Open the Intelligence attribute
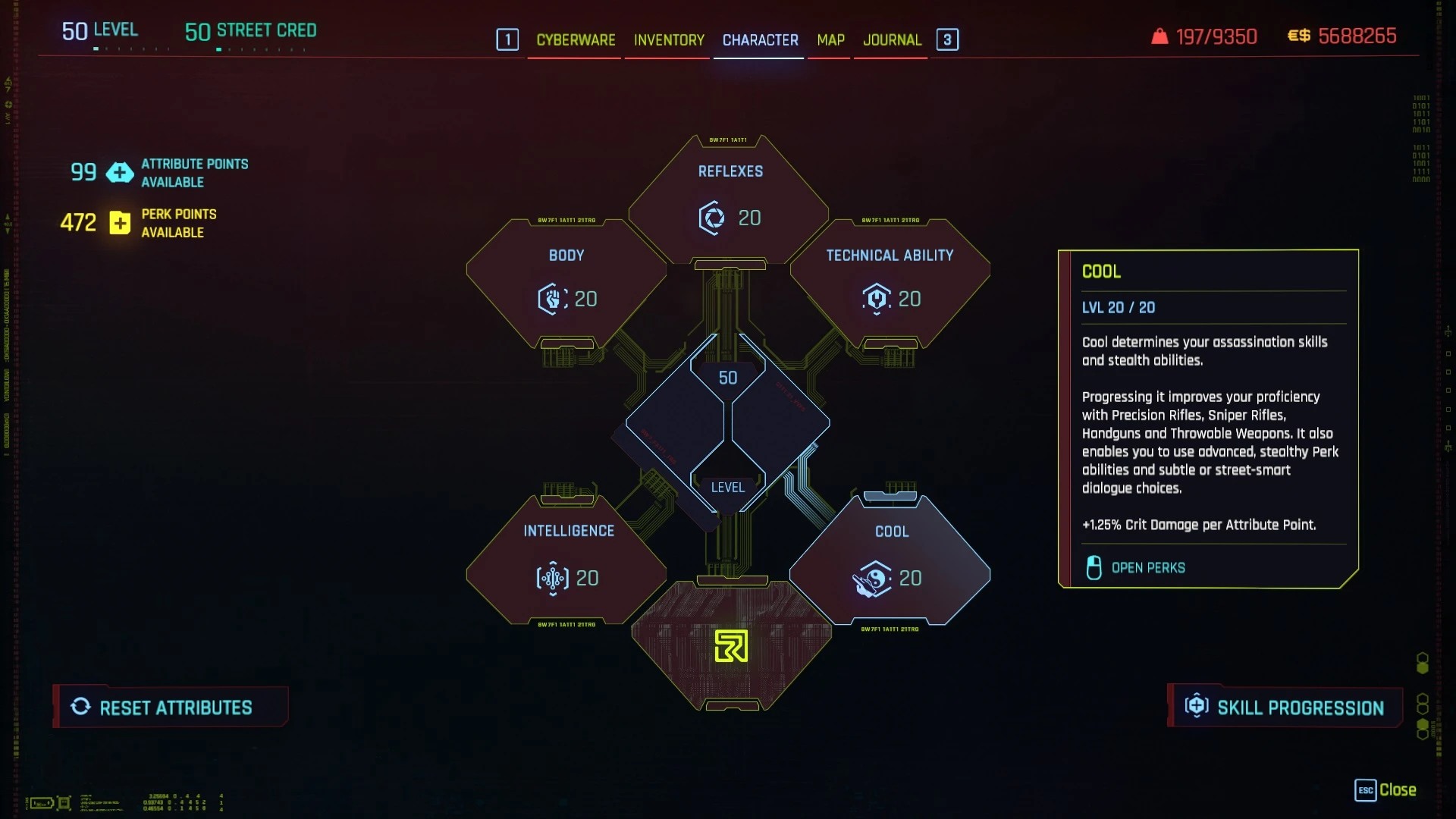 click(x=567, y=560)
